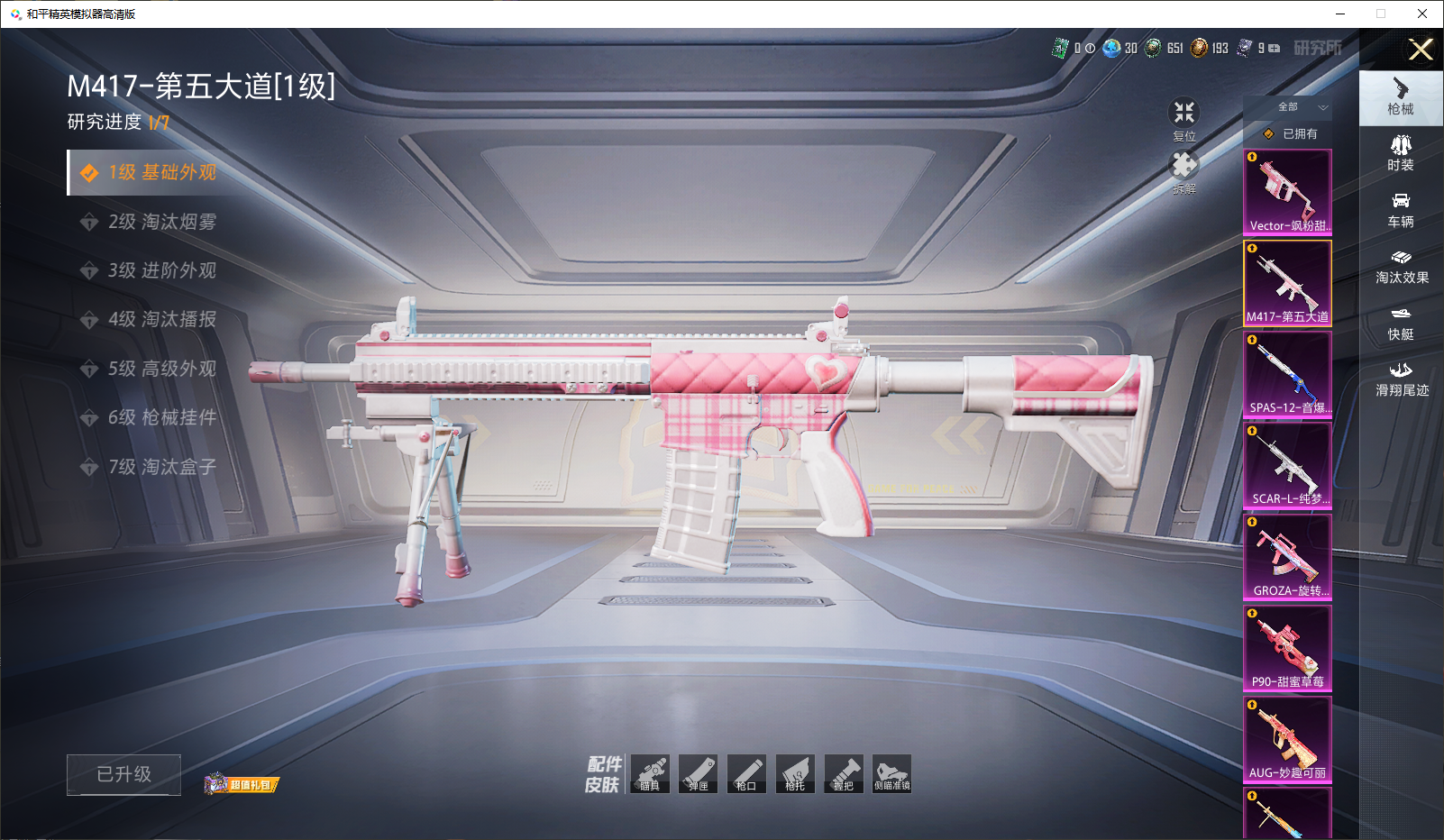Click the 拆解 (dismantle) puzzle button
The width and height of the screenshot is (1444, 840).
[x=1184, y=171]
